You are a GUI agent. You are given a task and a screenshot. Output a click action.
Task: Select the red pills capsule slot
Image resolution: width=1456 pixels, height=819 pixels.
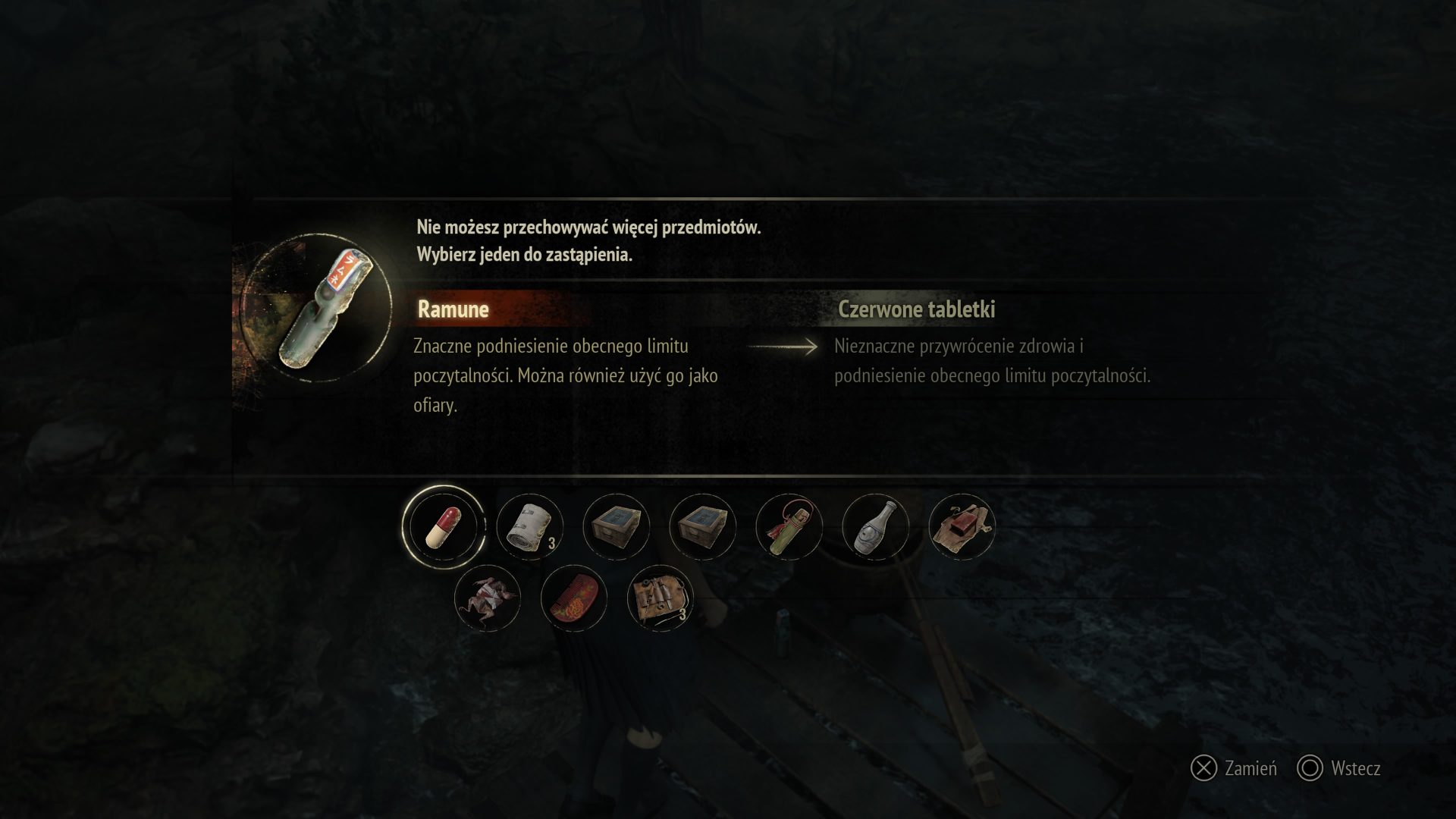(443, 527)
